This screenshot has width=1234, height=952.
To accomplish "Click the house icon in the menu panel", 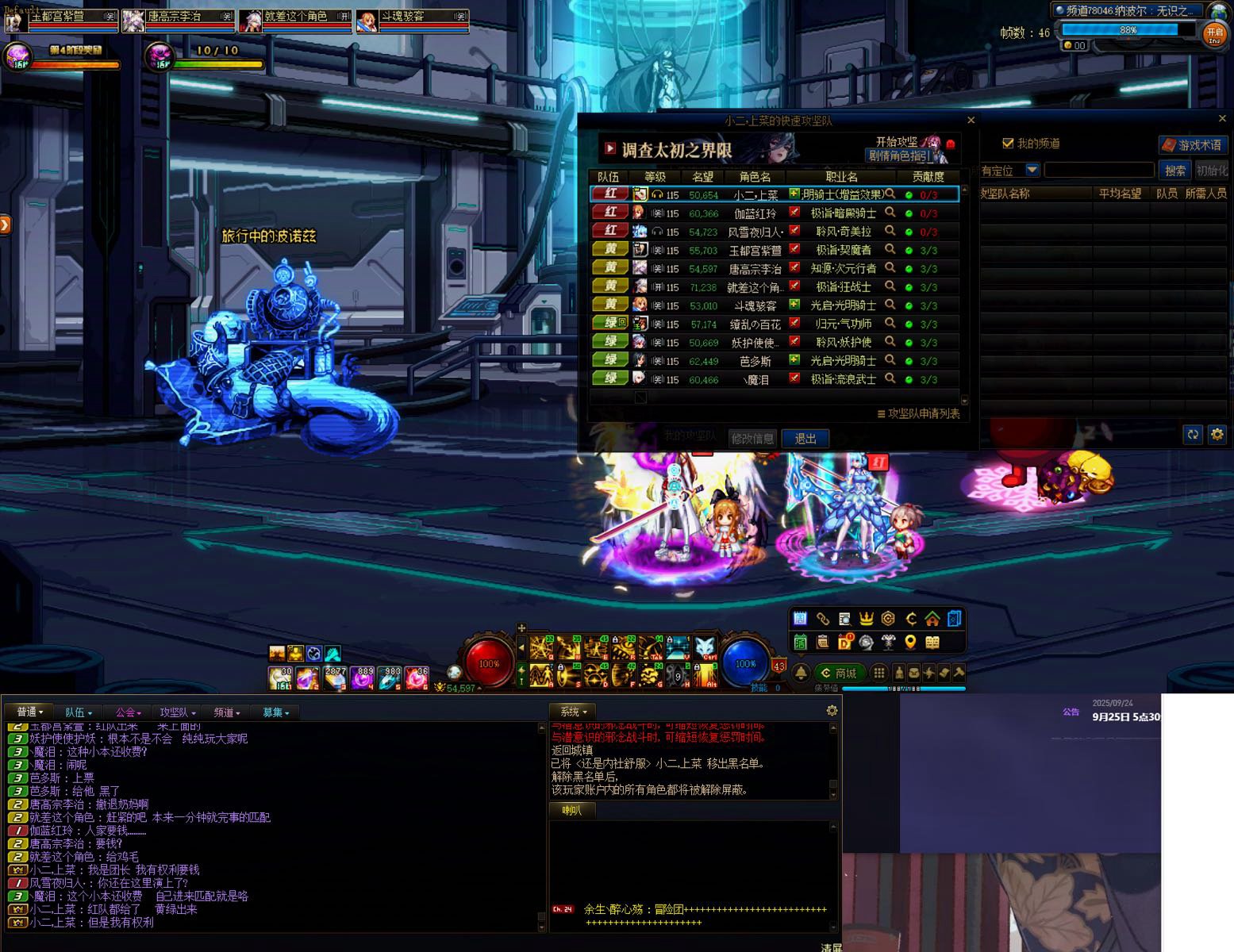I will (932, 619).
